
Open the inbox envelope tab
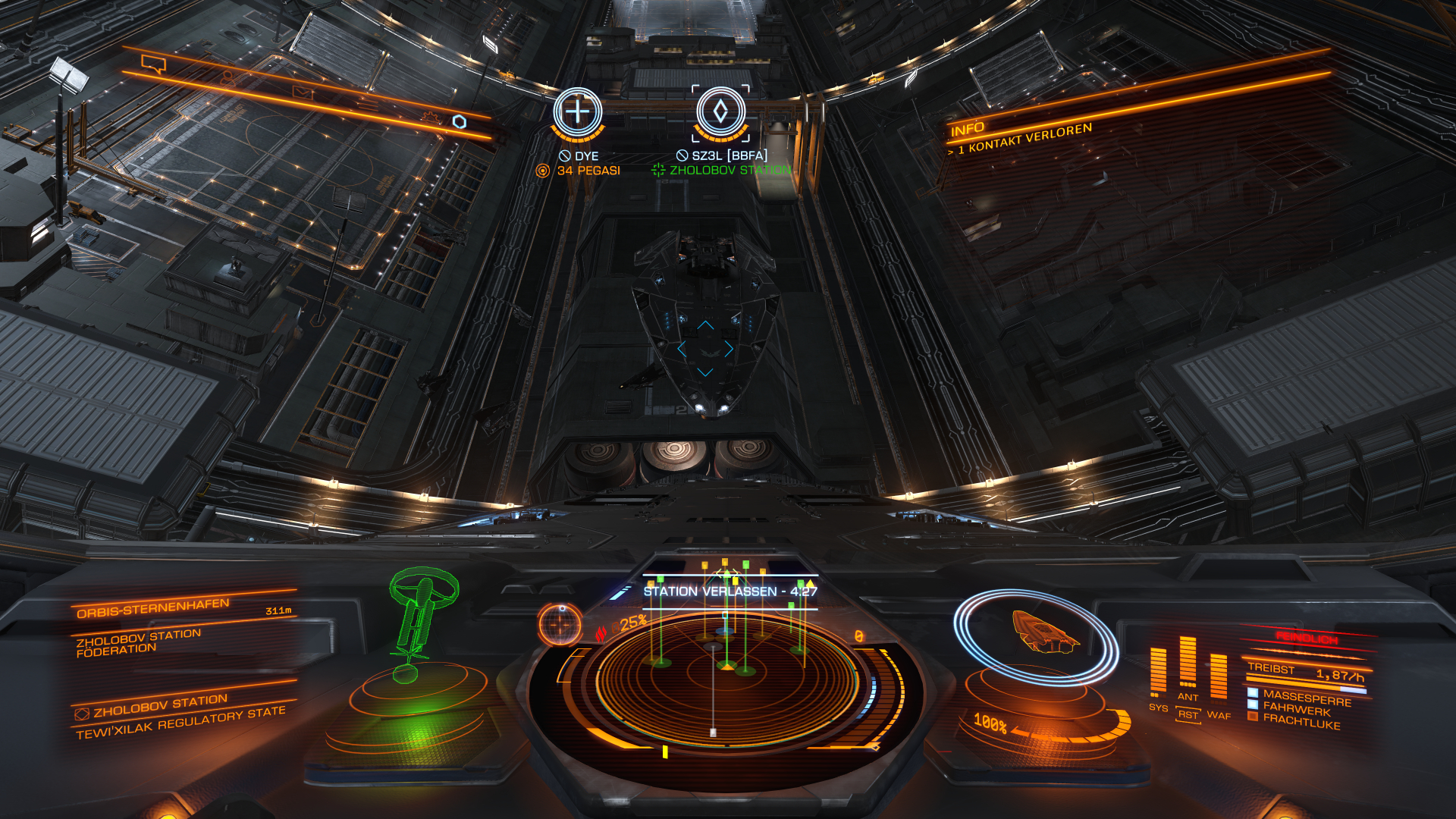[302, 93]
